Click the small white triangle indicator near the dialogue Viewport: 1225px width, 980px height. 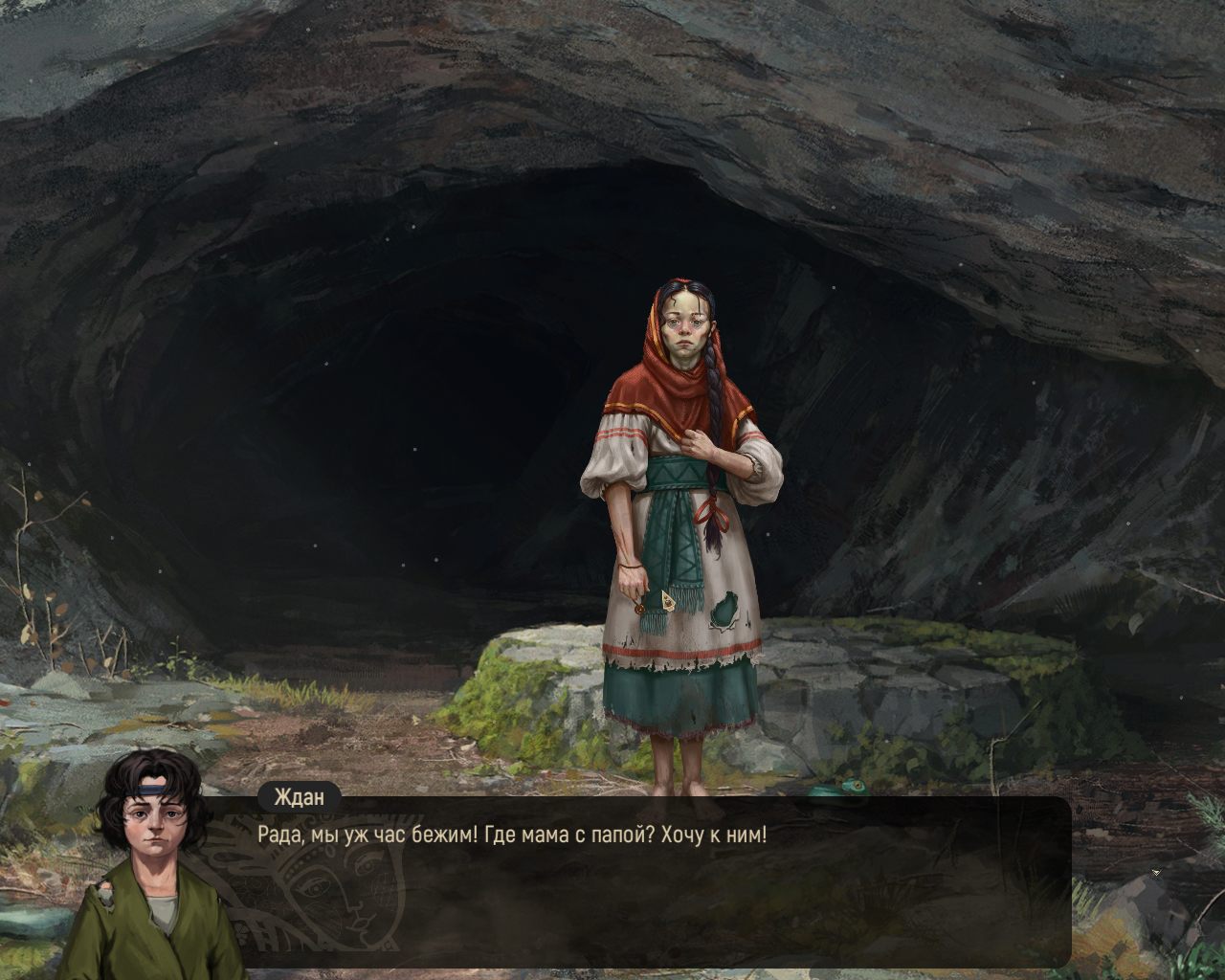point(1155,873)
